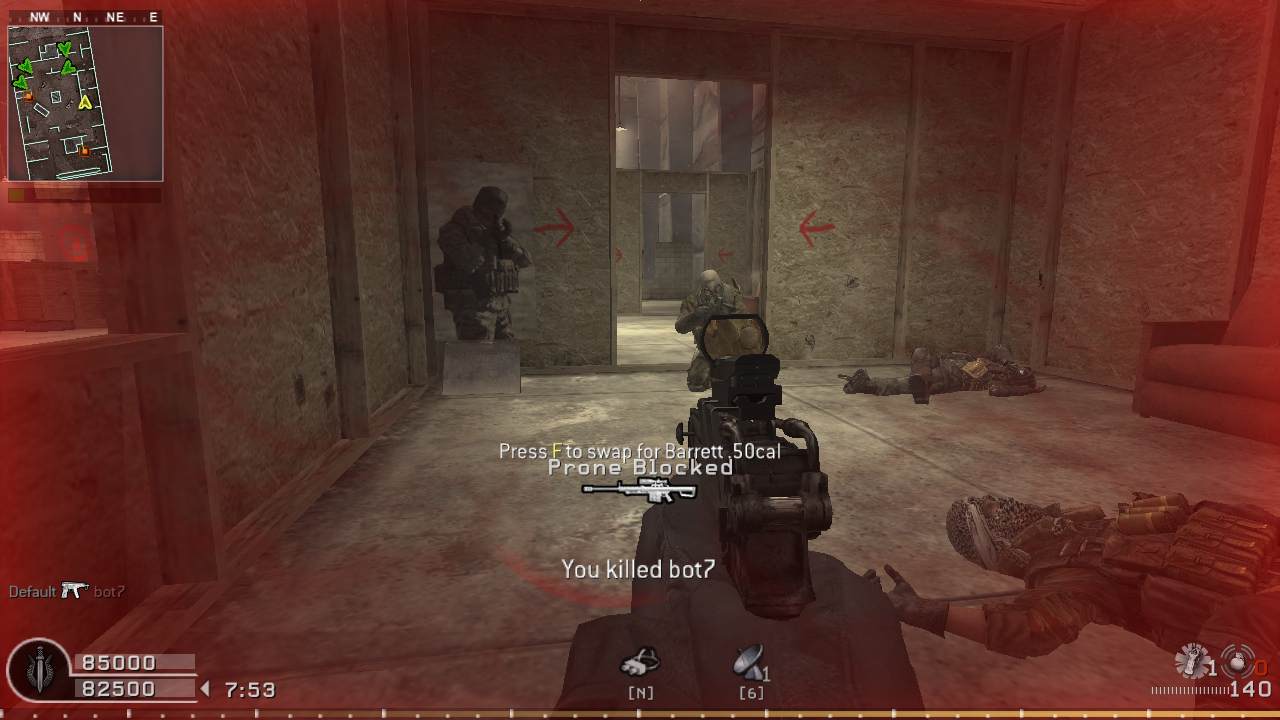Click the team emblem beside the scores
Viewport: 1280px width, 720px height.
(x=38, y=672)
